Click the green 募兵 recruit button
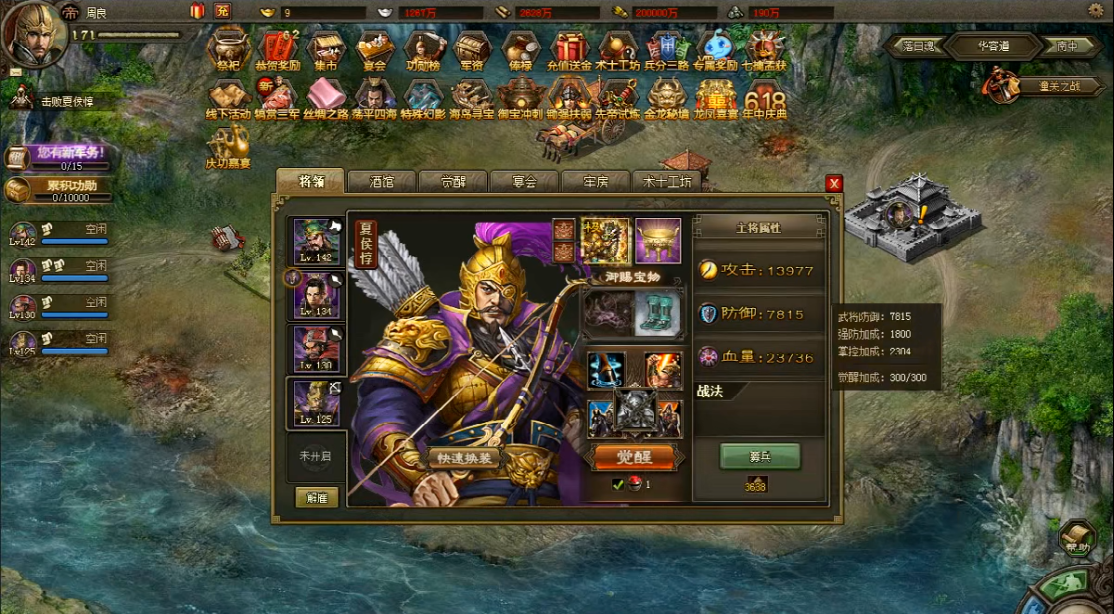 click(x=759, y=456)
